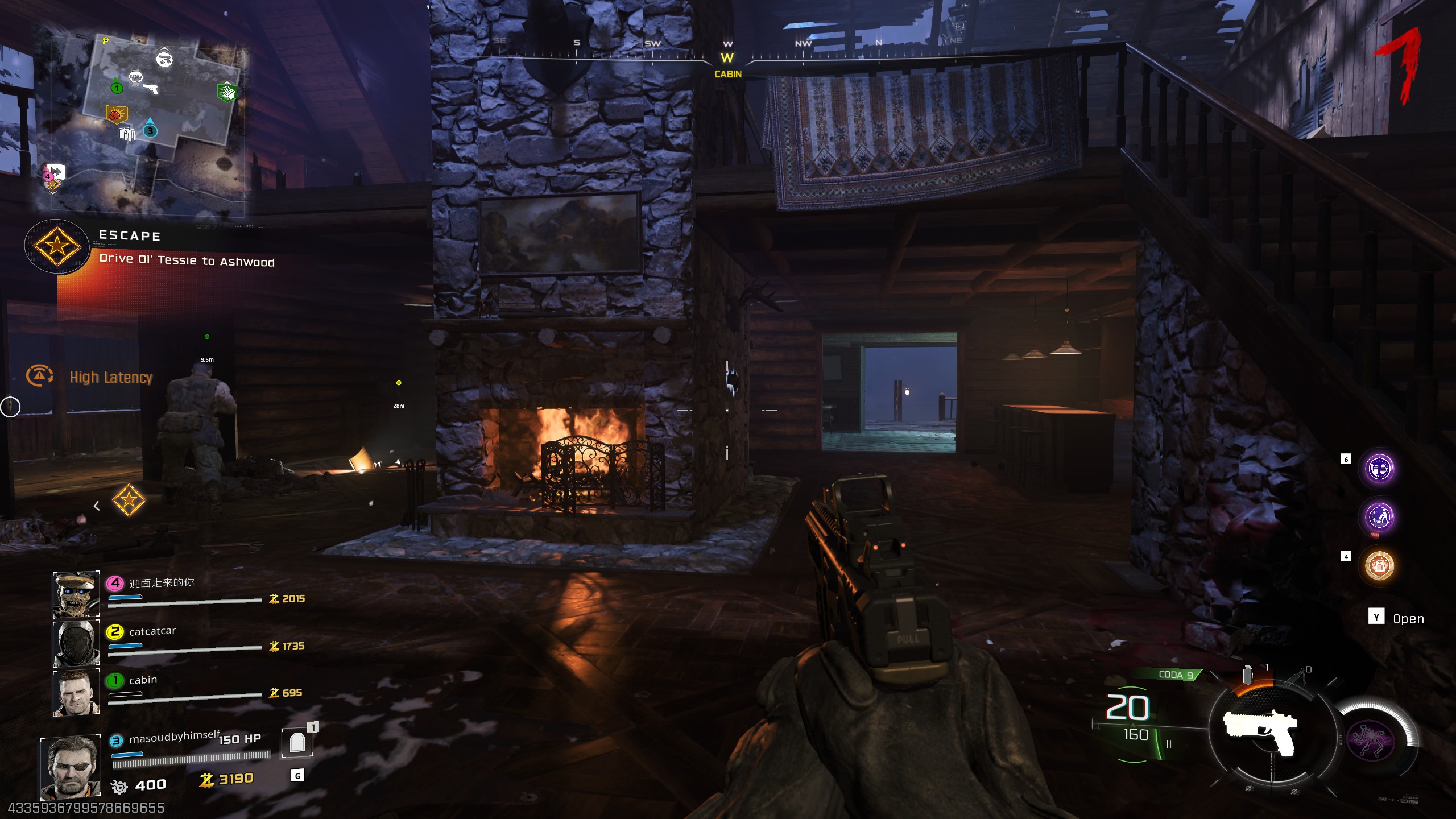
Task: Select the Melee Macchiato boxing glove map marker
Action: pos(115,114)
